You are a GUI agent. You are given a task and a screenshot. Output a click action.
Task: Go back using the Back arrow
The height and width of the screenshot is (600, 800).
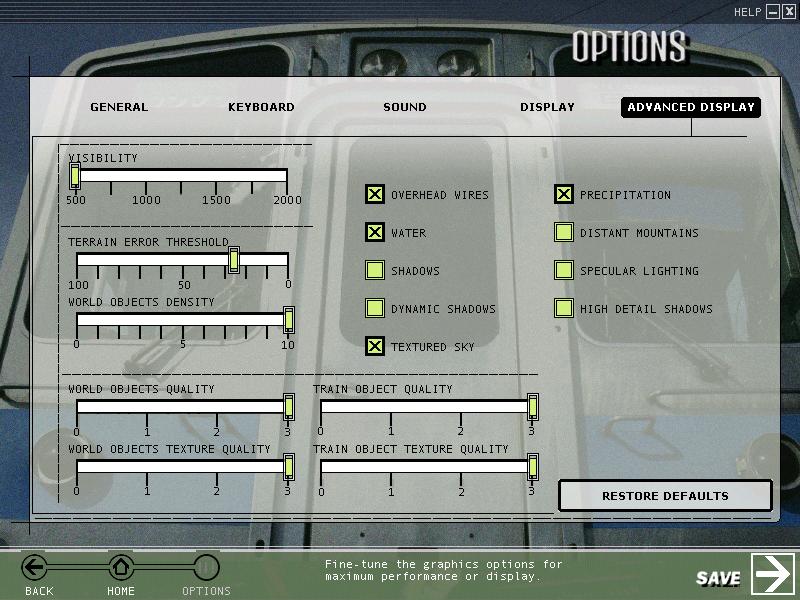[35, 568]
